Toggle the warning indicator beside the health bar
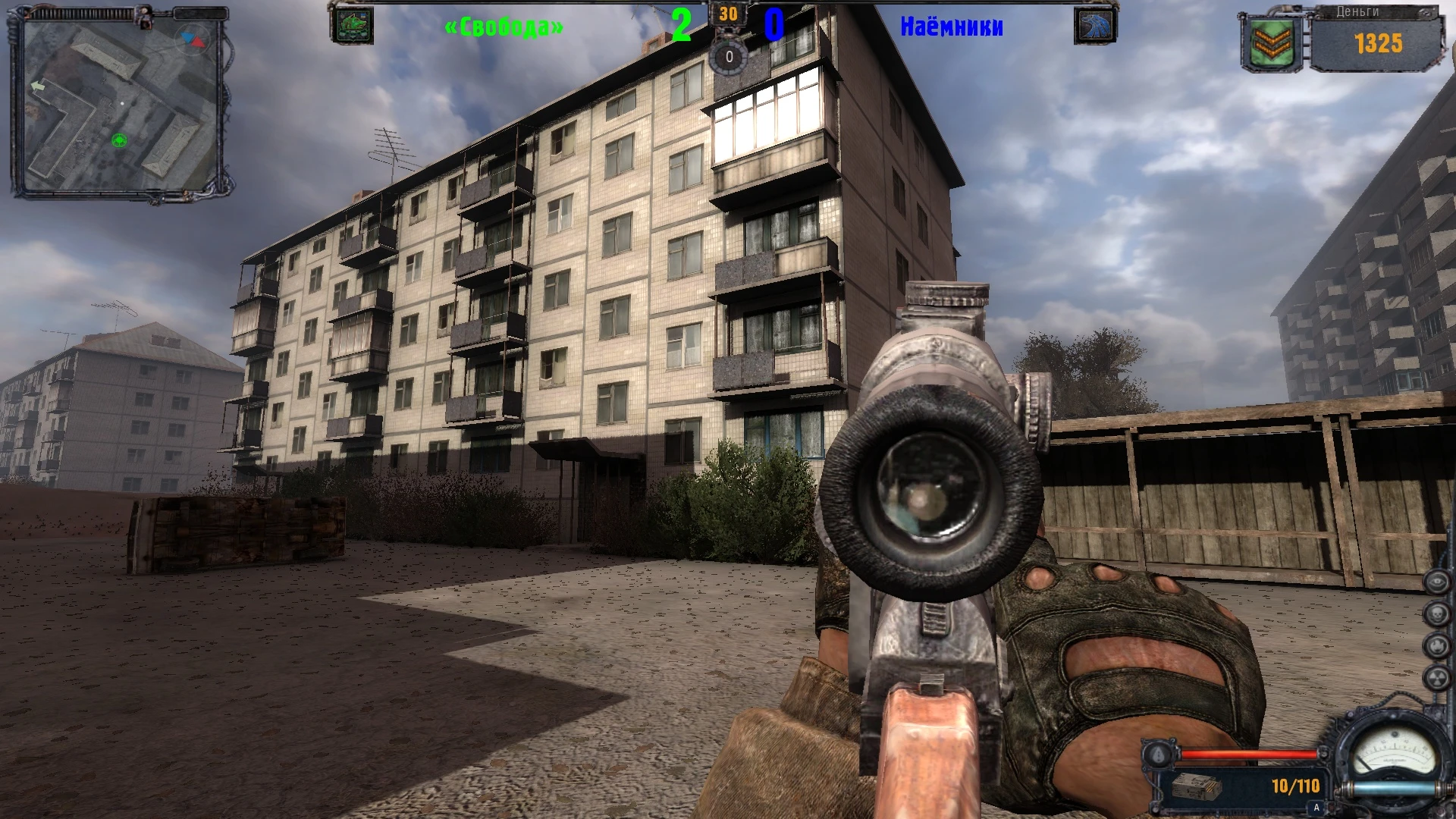Image resolution: width=1456 pixels, height=819 pixels. coord(1158,755)
